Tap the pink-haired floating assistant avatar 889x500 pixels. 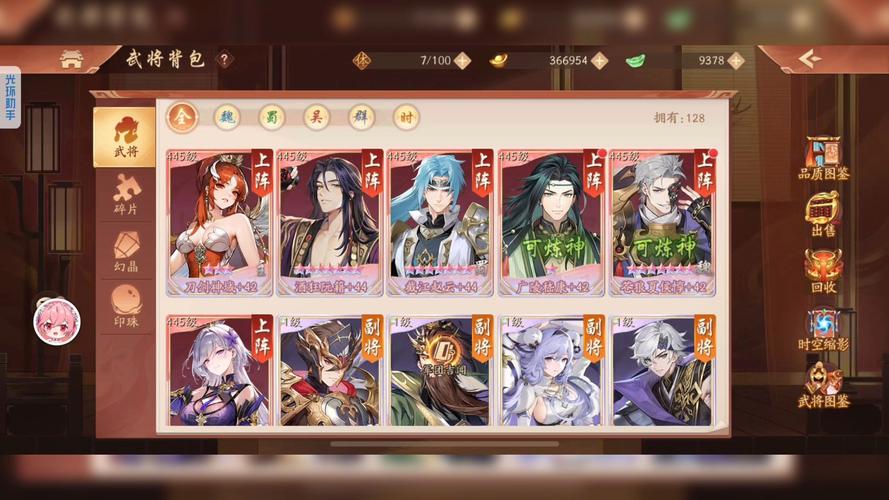pyautogui.click(x=56, y=321)
